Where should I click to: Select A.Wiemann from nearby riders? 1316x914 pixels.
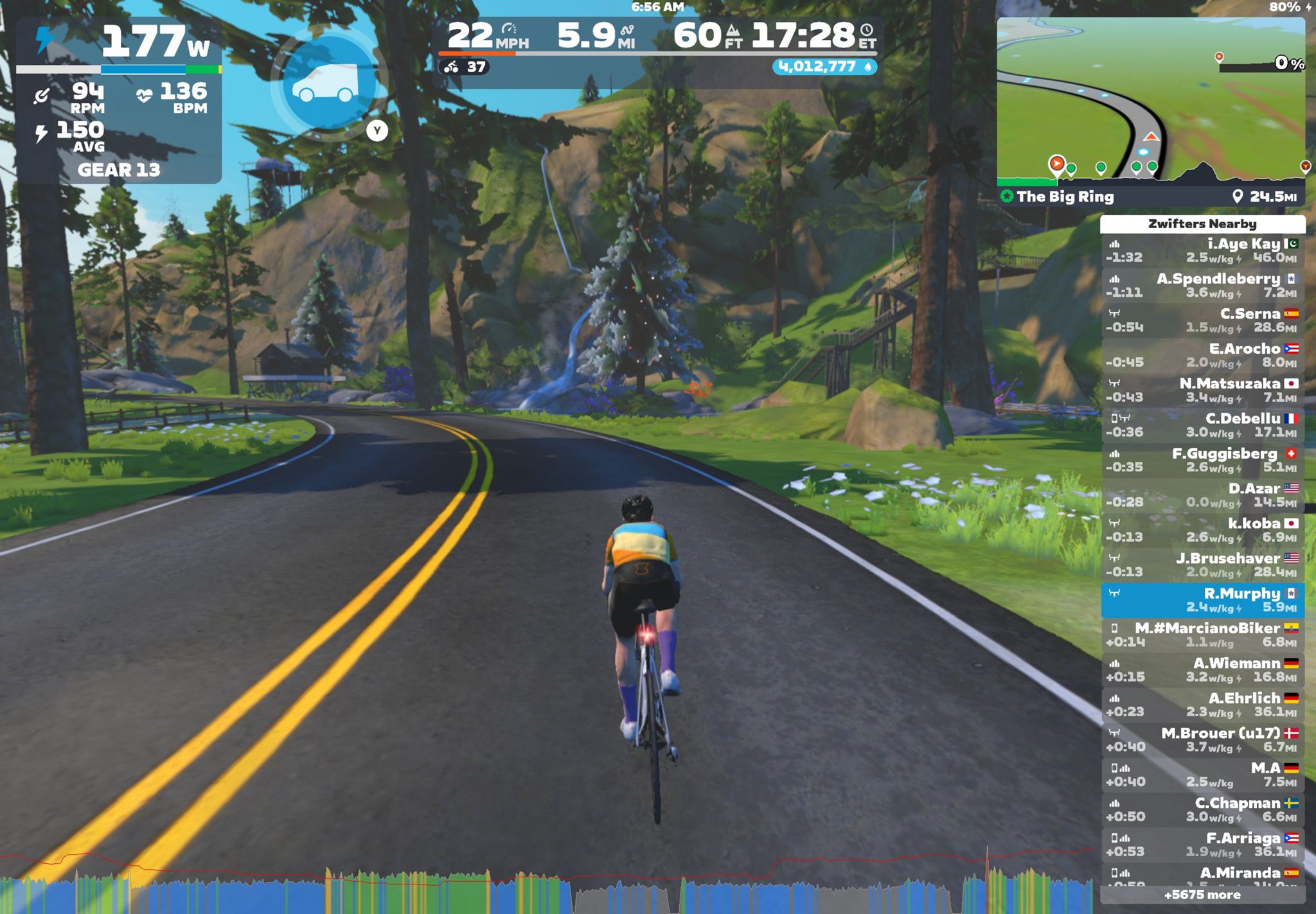(1202, 670)
